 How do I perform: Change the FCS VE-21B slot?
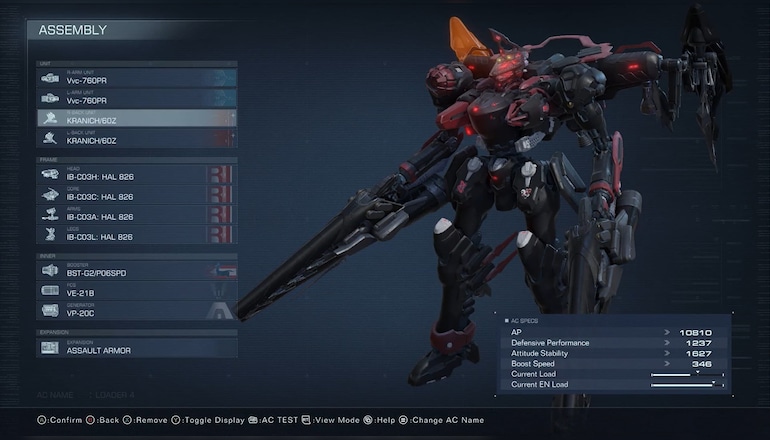[x=136, y=291]
